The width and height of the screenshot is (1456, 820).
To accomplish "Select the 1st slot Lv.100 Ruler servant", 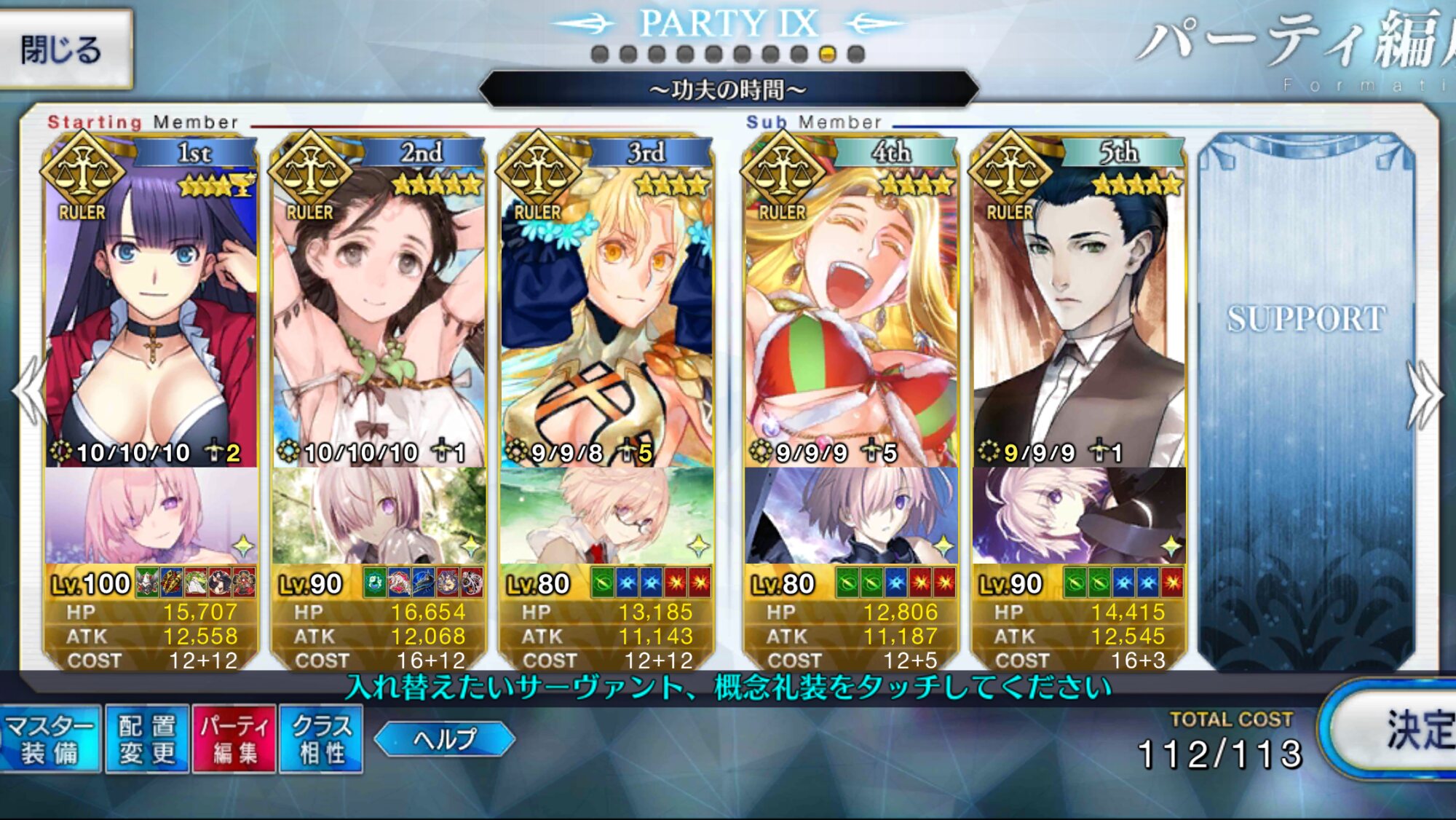I will pos(151,306).
